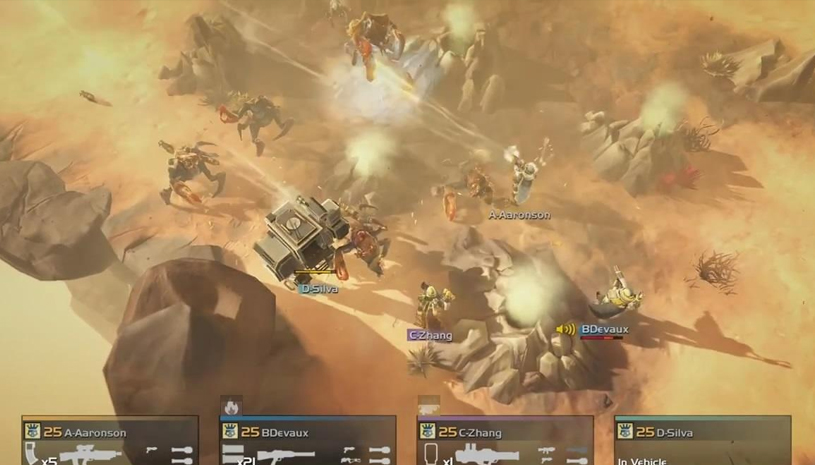The width and height of the screenshot is (815, 465).
Task: Click A-Aaronson's primary weapon icon
Action: point(92,455)
